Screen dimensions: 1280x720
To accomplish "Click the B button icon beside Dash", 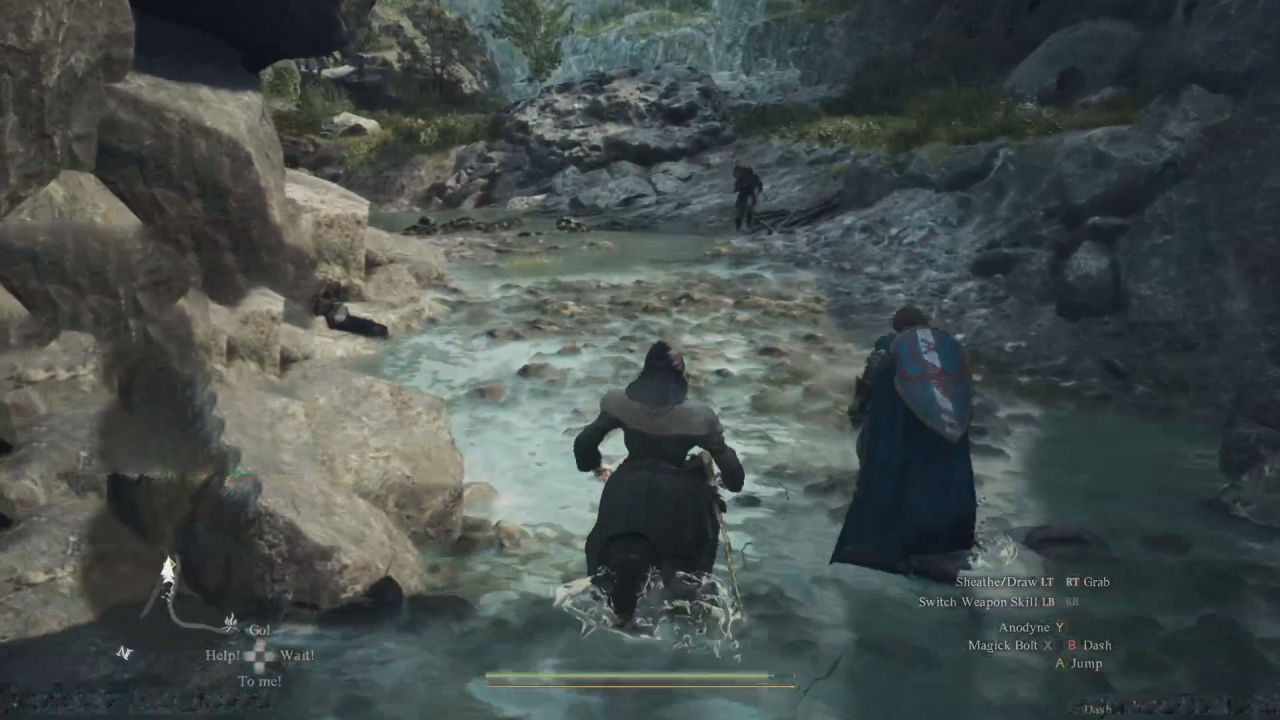I will [1072, 645].
